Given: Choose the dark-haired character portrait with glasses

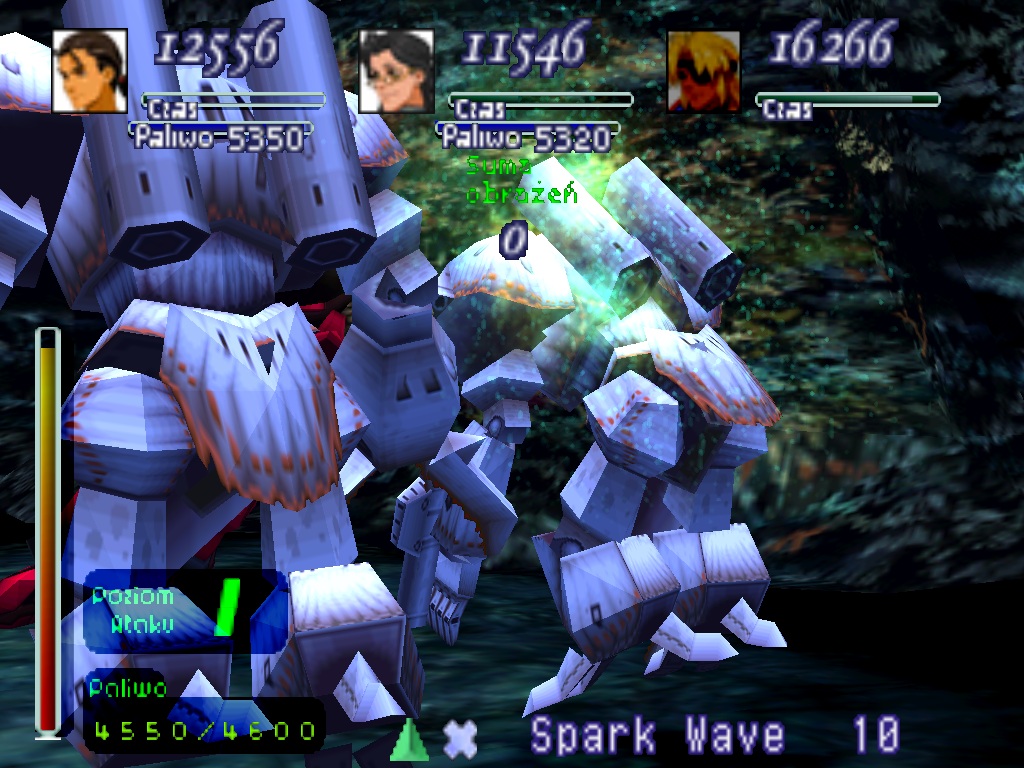Looking at the screenshot, I should point(396,70).
